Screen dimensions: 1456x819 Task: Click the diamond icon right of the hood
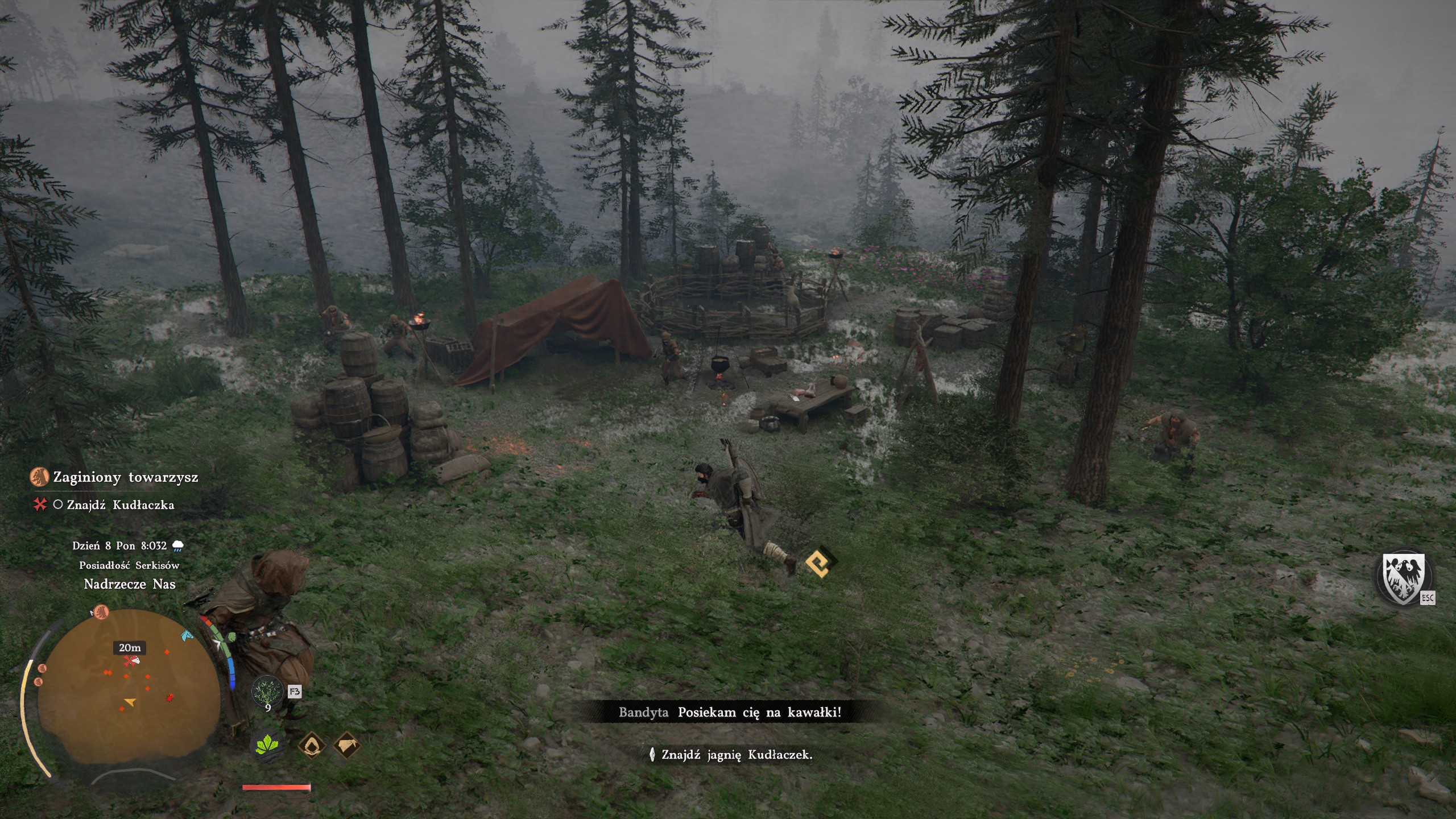tap(347, 745)
